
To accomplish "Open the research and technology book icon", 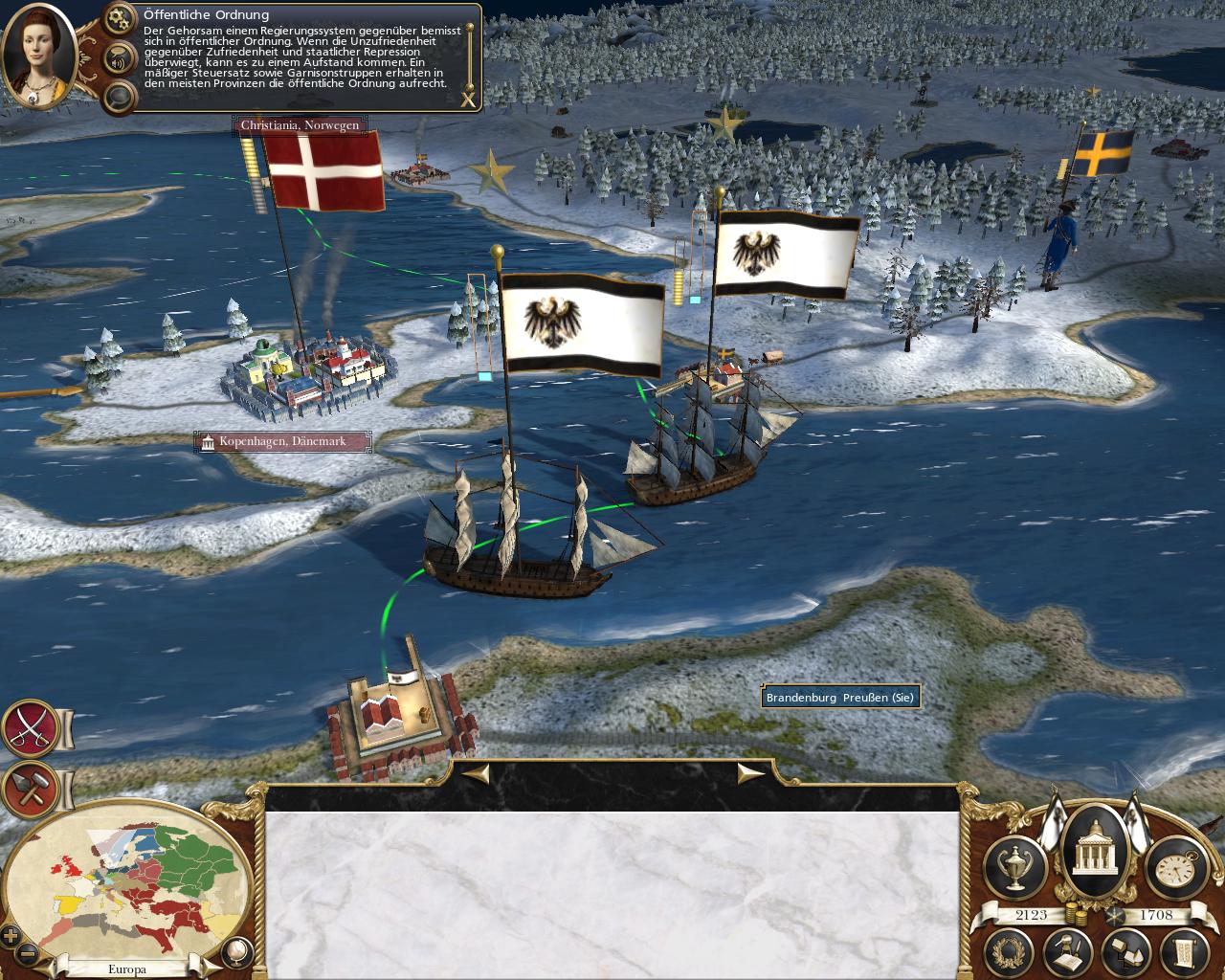I will point(1068,952).
